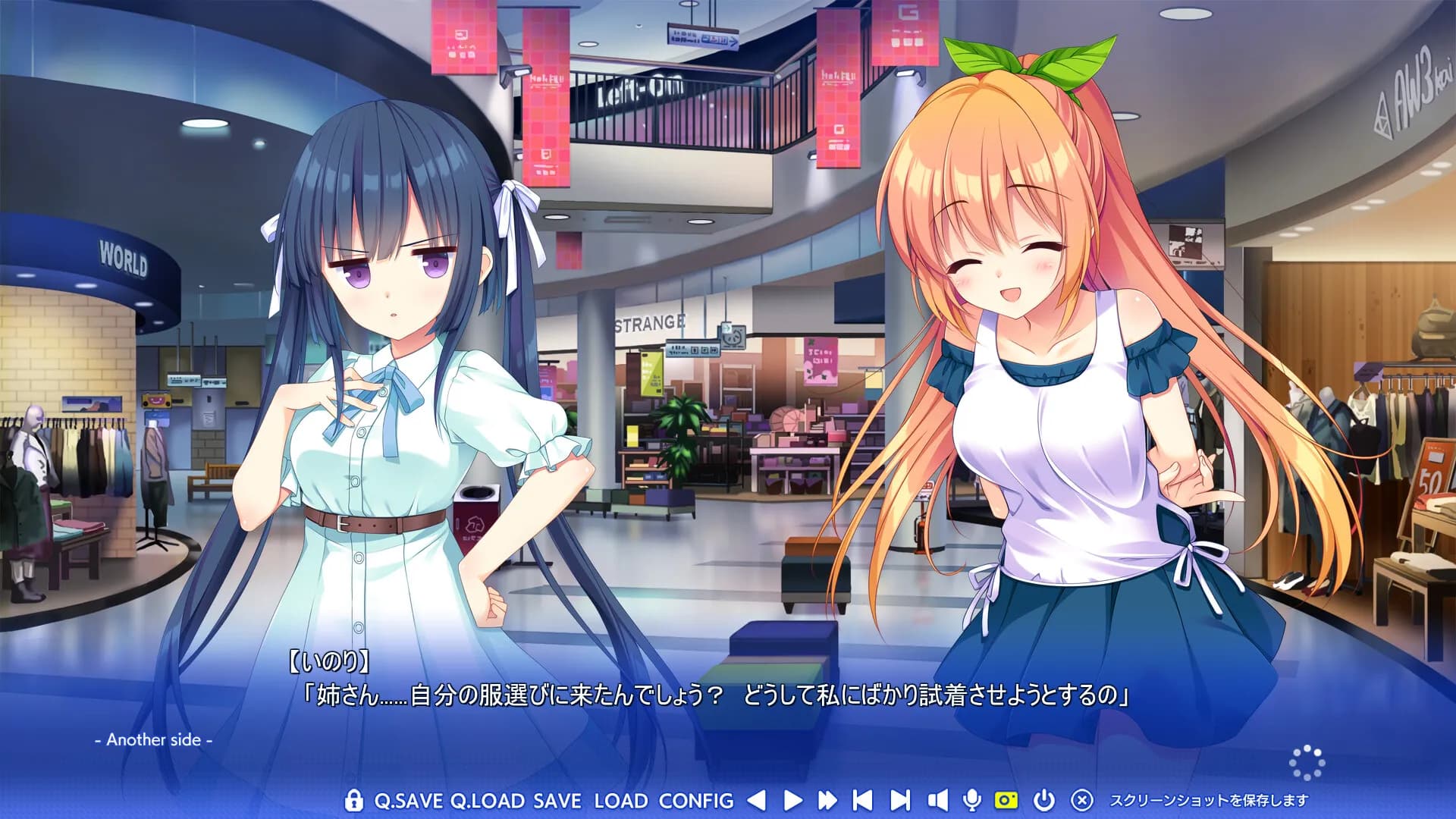Open the CONFIG settings
The width and height of the screenshot is (1456, 819).
[x=696, y=801]
